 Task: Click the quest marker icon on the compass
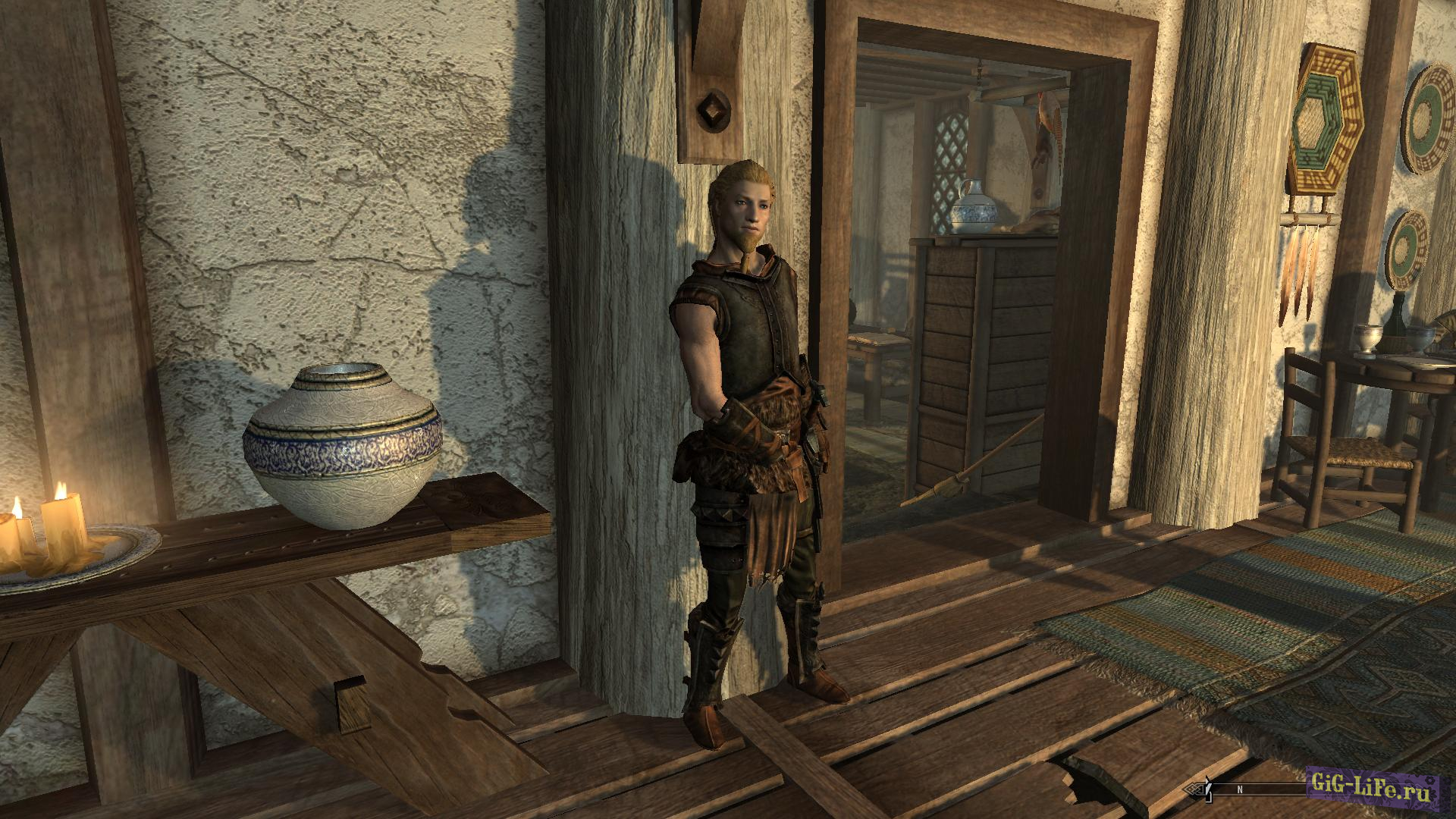click(1207, 789)
